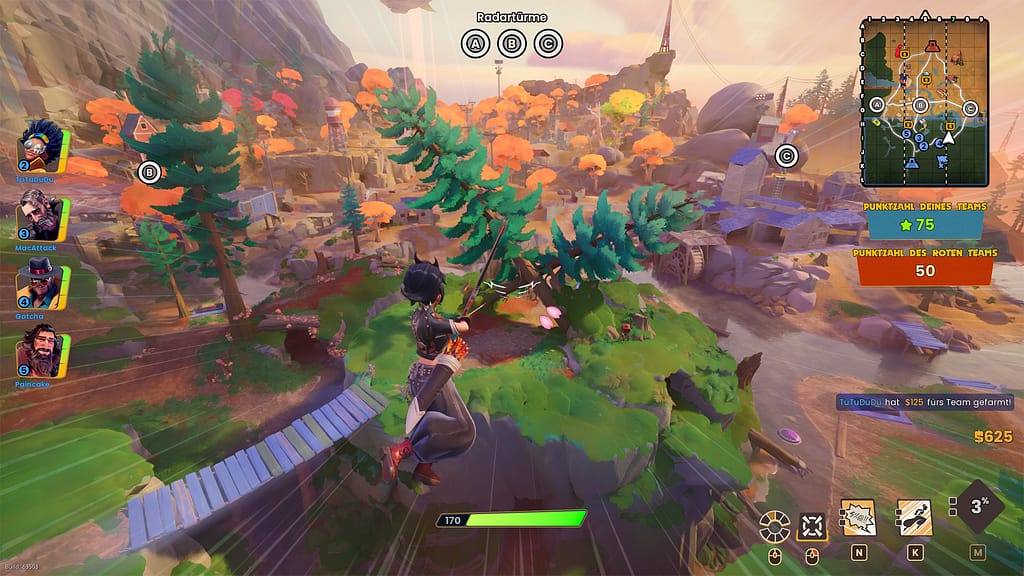Screen dimensions: 1024x576
Task: Click radar tower C objective indicator
Action: pyautogui.click(x=548, y=44)
